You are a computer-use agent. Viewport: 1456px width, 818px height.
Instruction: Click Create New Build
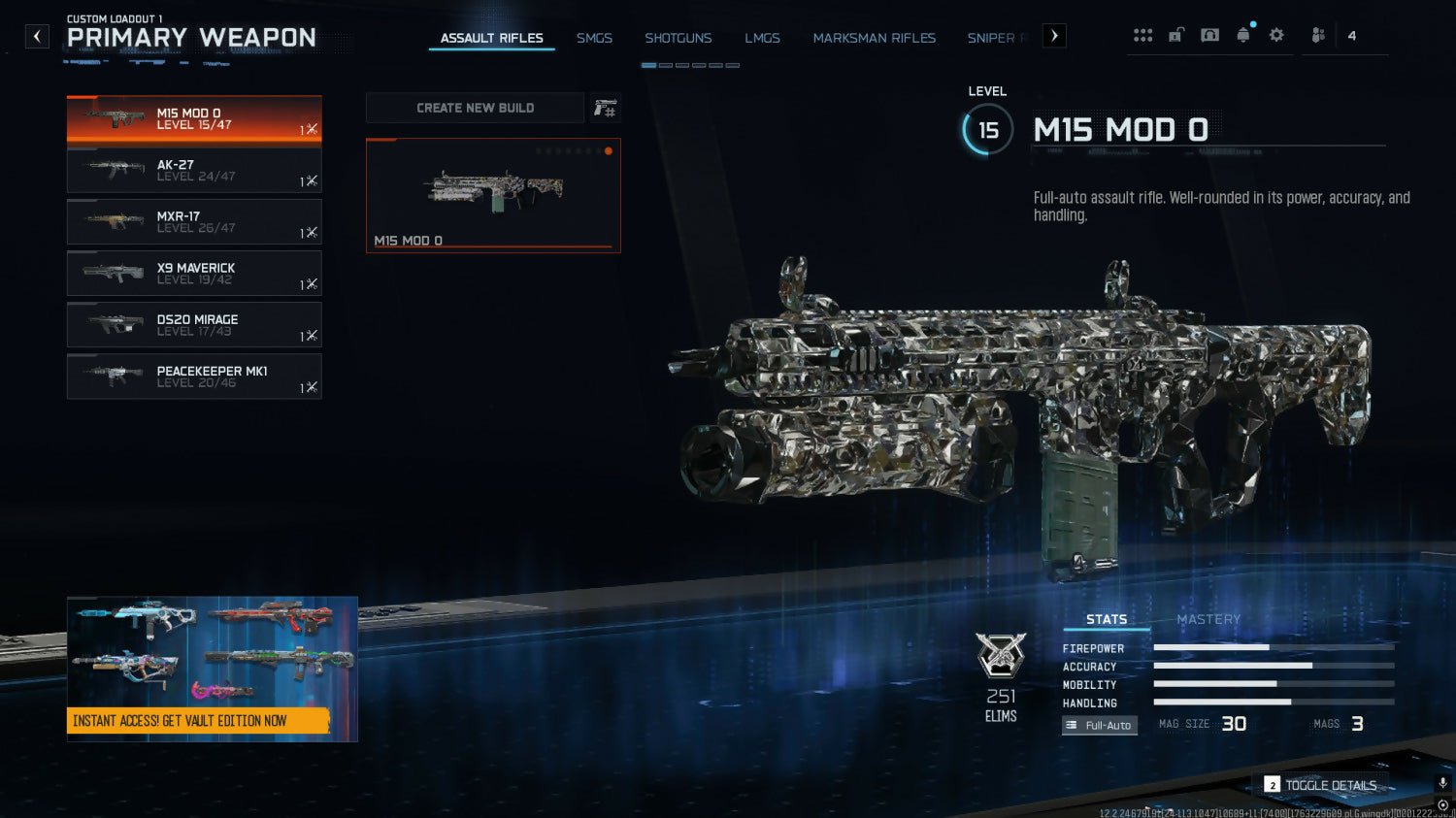coord(475,108)
